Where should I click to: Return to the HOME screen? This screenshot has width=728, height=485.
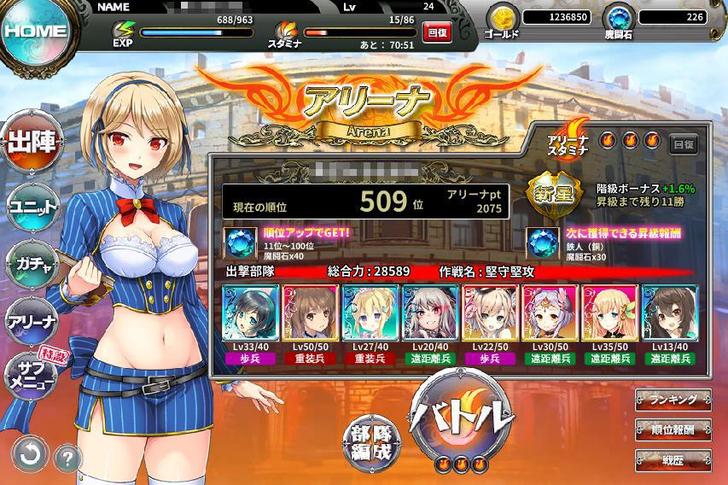pos(35,30)
